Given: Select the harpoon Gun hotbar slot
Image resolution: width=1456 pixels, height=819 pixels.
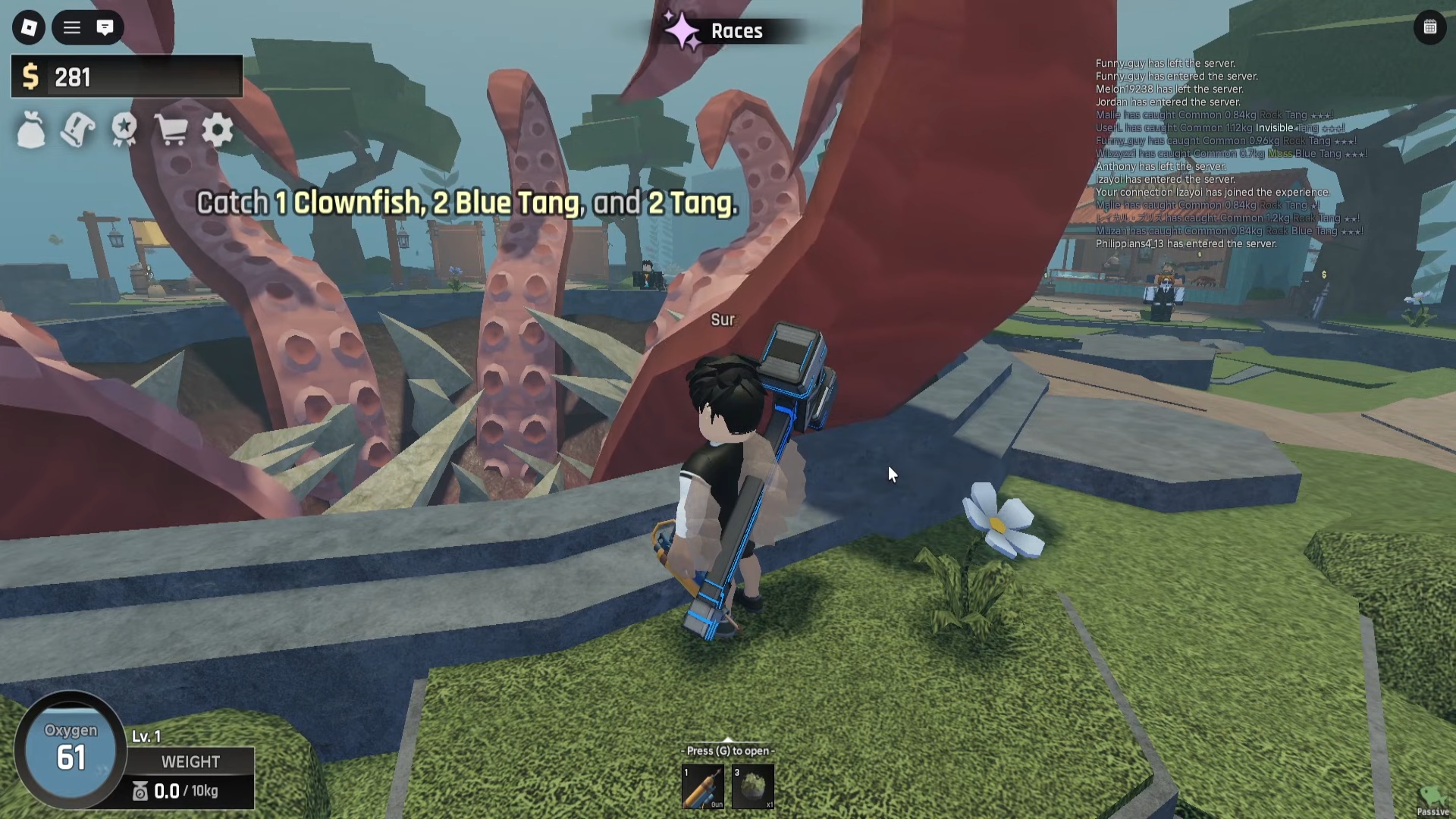Looking at the screenshot, I should click(x=703, y=786).
